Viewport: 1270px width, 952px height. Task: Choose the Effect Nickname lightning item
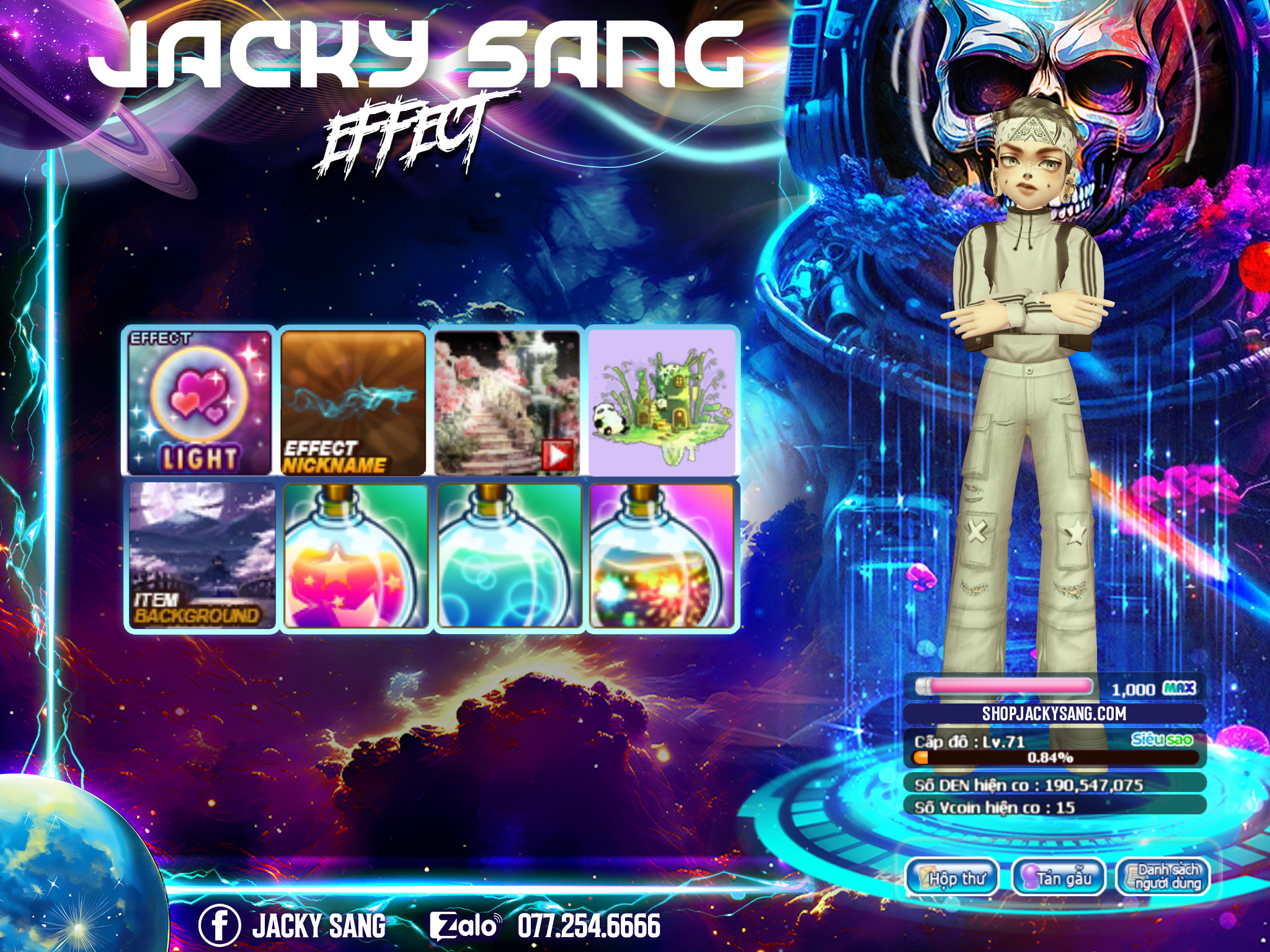tap(353, 402)
